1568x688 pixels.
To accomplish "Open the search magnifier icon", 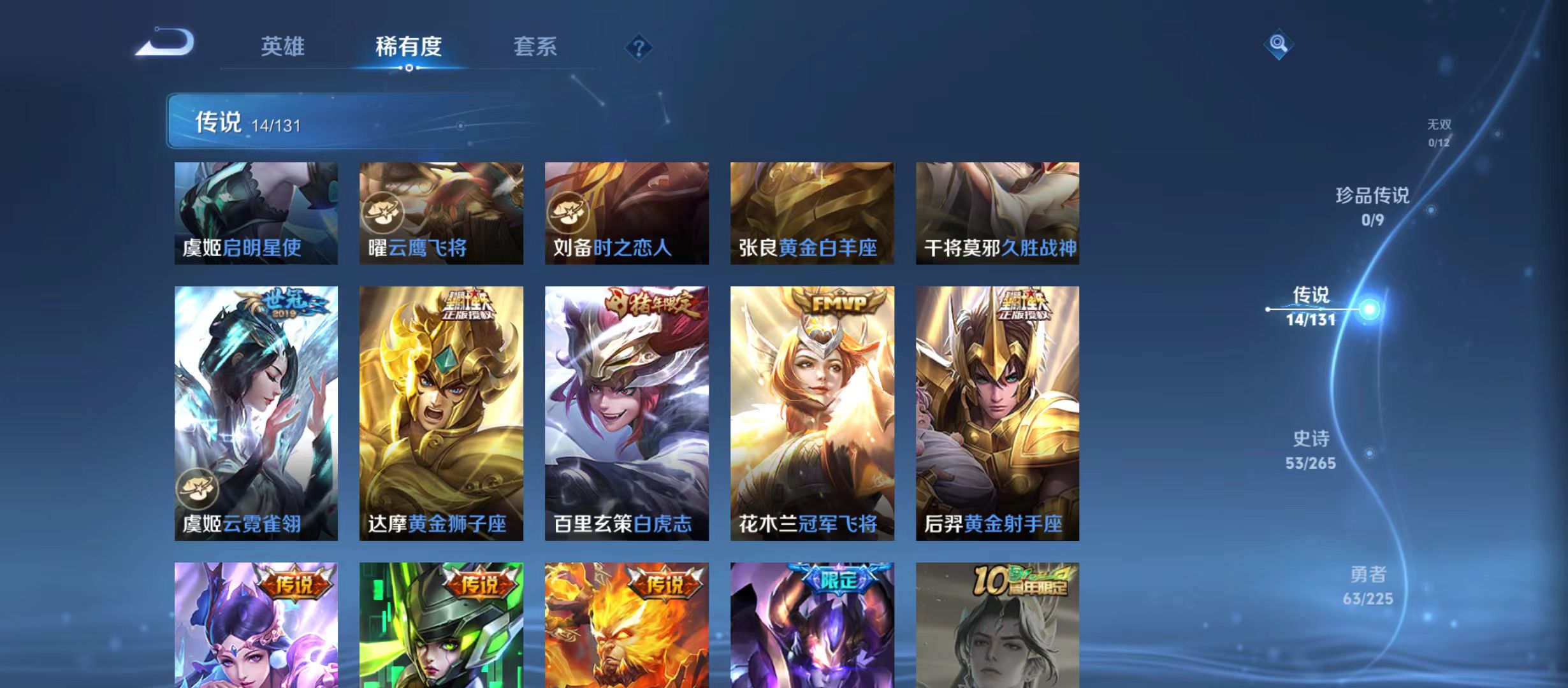I will (x=1277, y=45).
